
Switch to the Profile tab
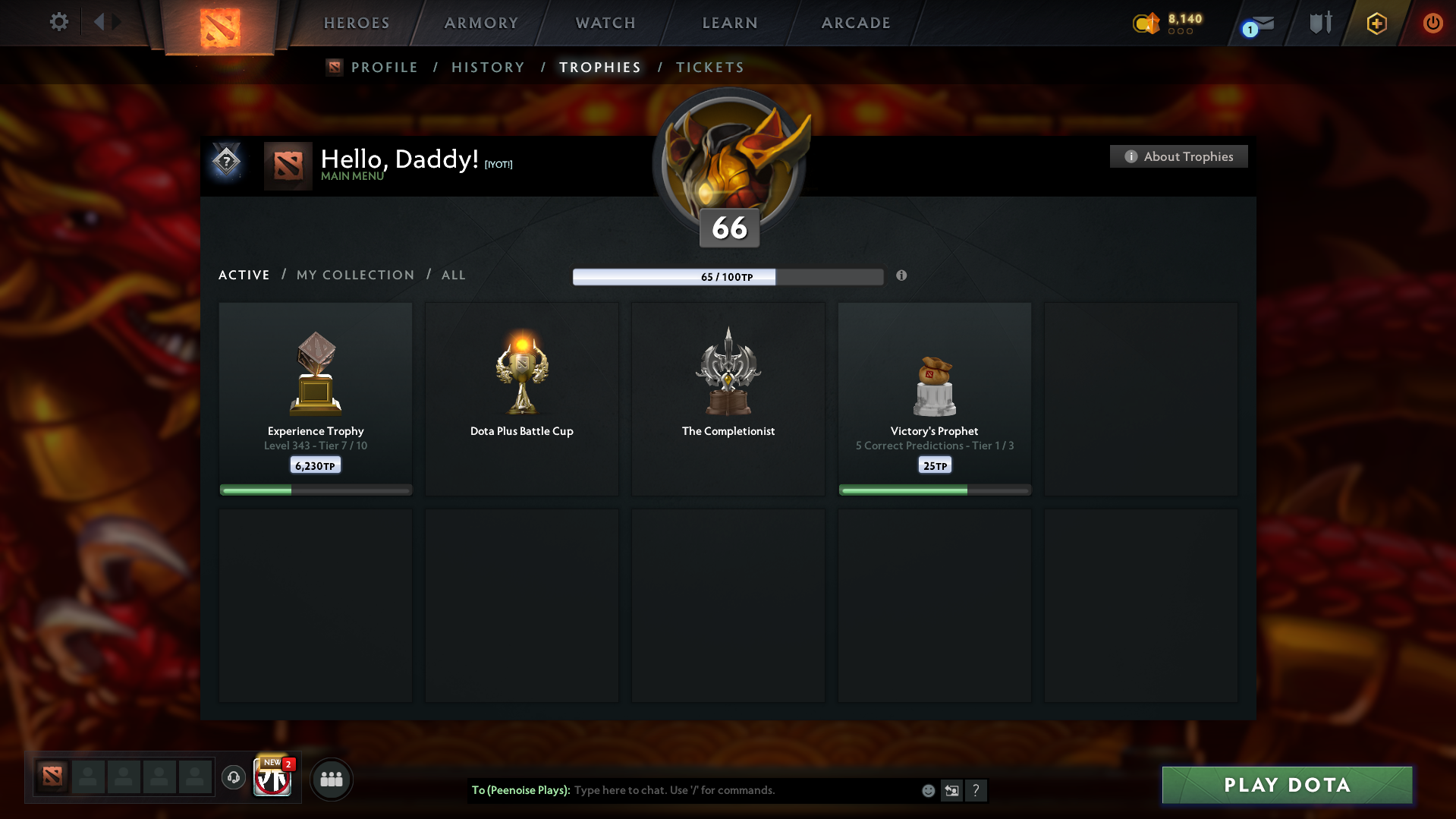point(384,68)
